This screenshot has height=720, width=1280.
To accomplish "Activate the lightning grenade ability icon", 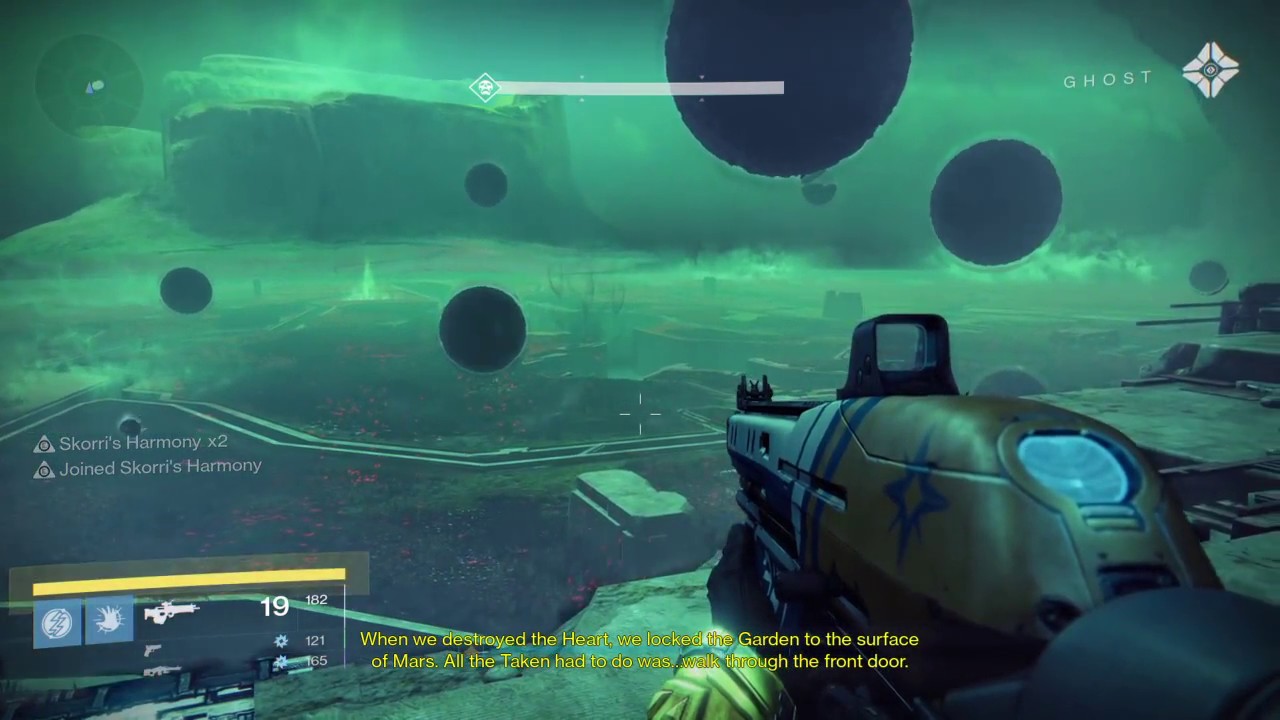I will 57,622.
